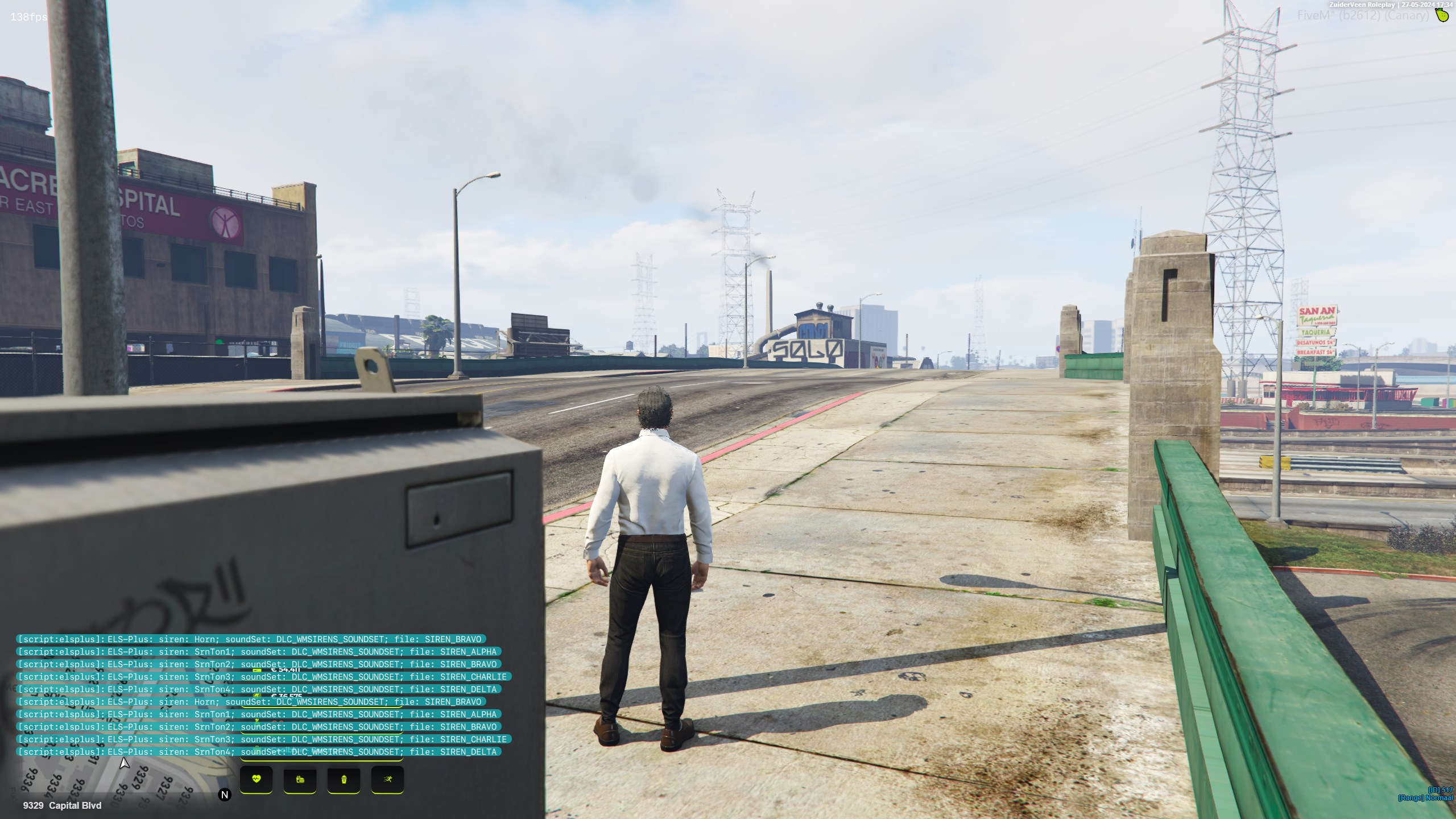Screen dimensions: 1456x819
Task: Click the north compass N marker
Action: [x=225, y=795]
